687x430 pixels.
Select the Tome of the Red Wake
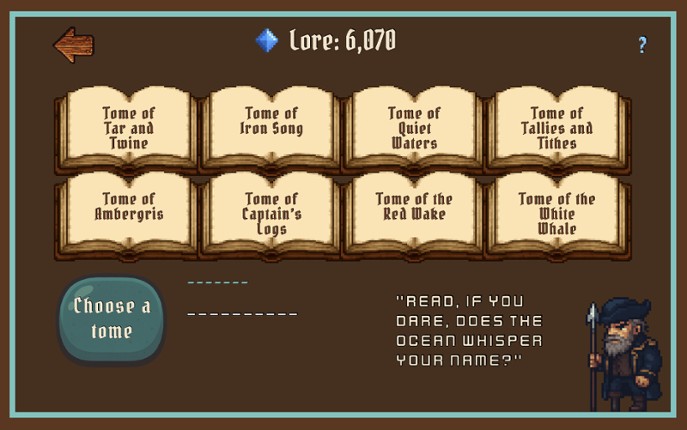click(x=414, y=214)
